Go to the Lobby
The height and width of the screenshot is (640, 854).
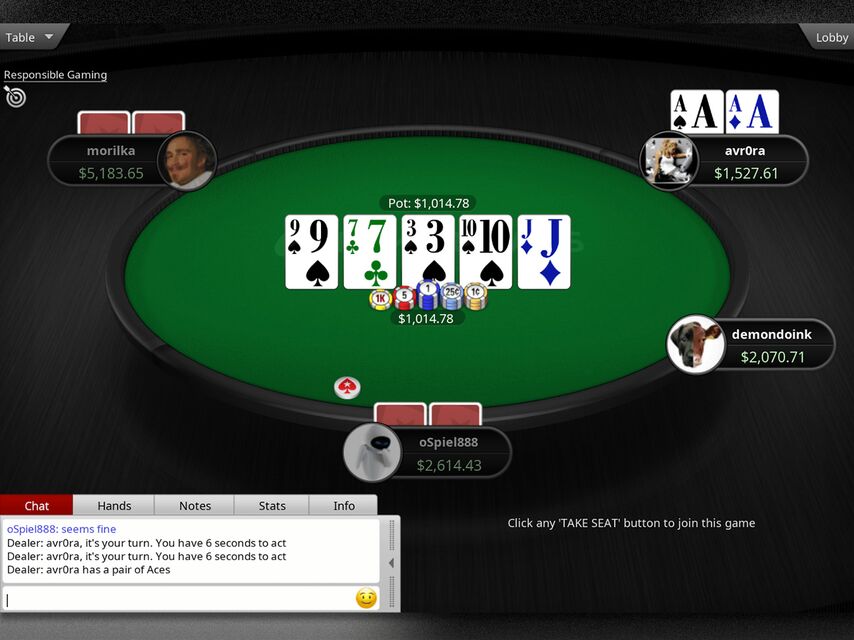(829, 37)
